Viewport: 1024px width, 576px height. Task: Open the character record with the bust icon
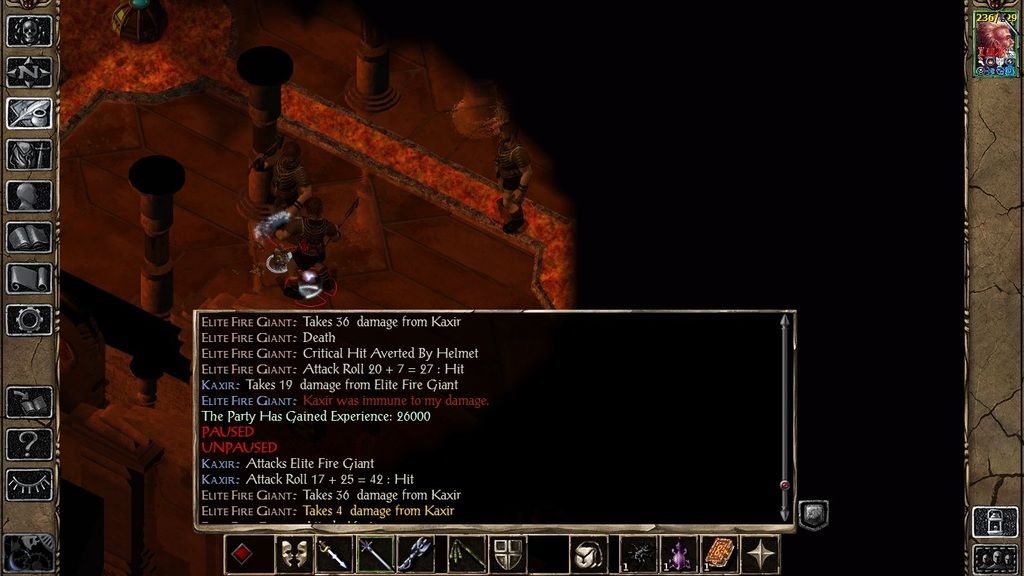(29, 196)
